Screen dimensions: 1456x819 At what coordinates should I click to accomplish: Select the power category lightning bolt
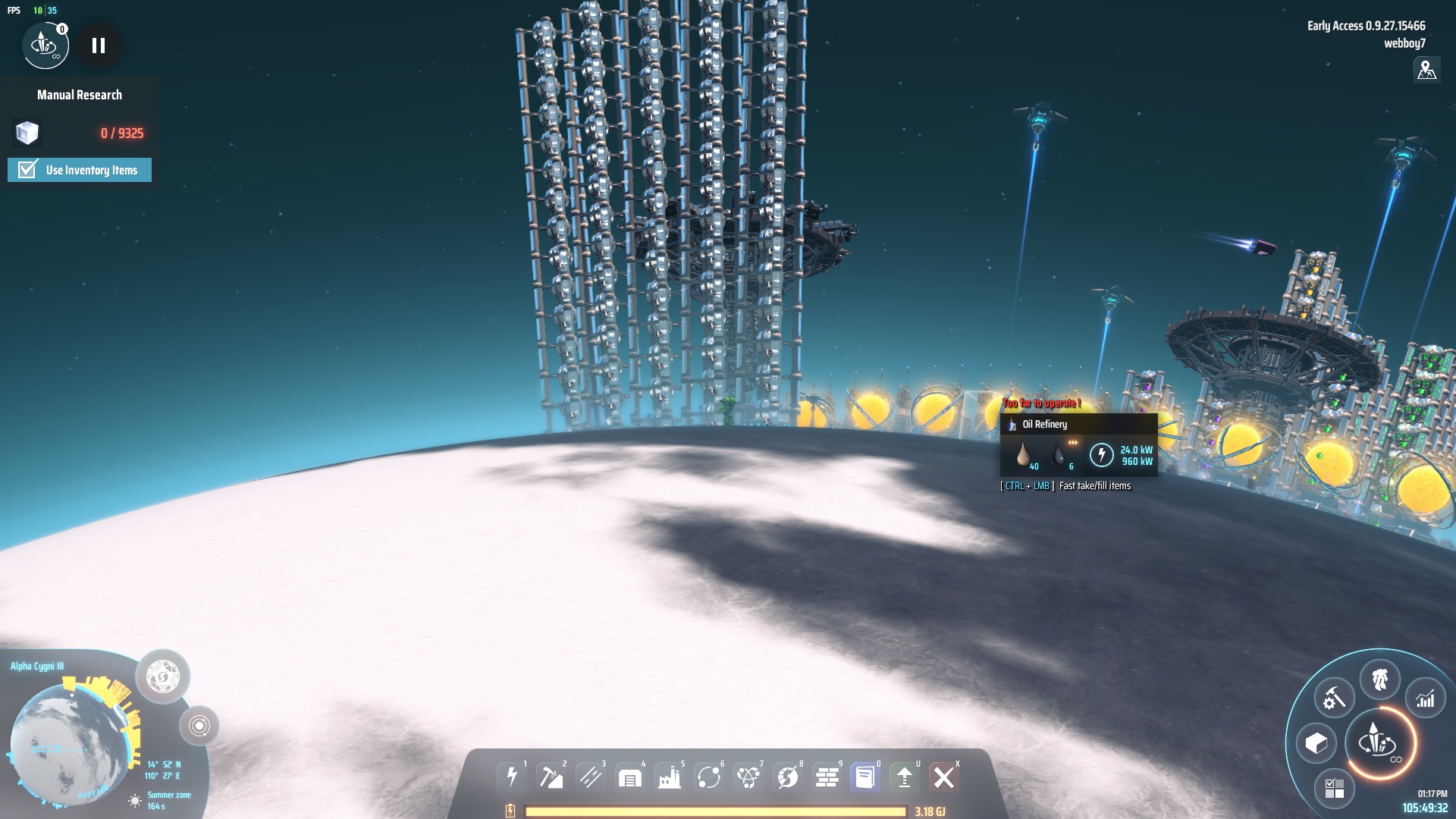[512, 777]
